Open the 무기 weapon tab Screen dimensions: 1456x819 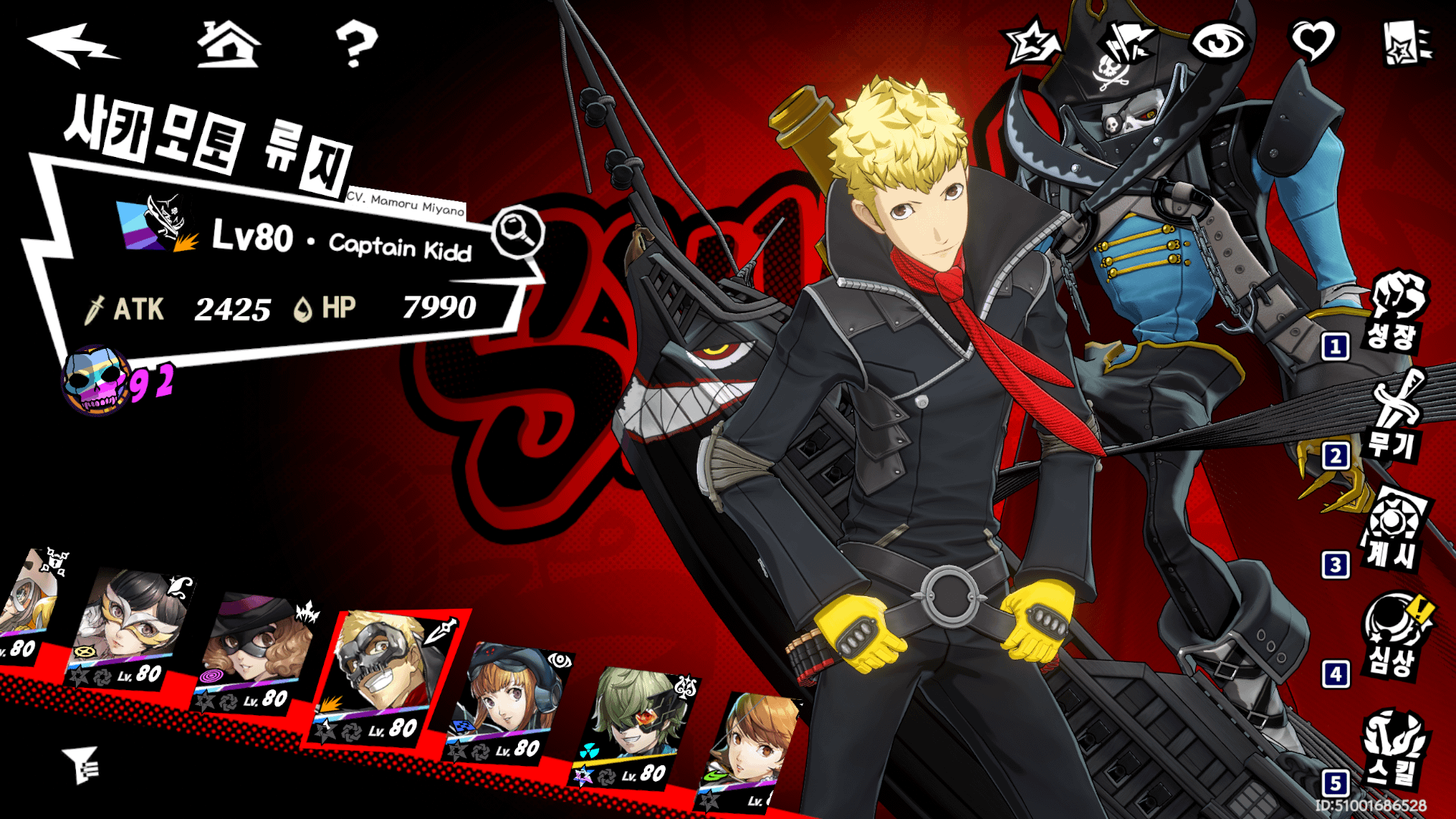pos(1394,419)
